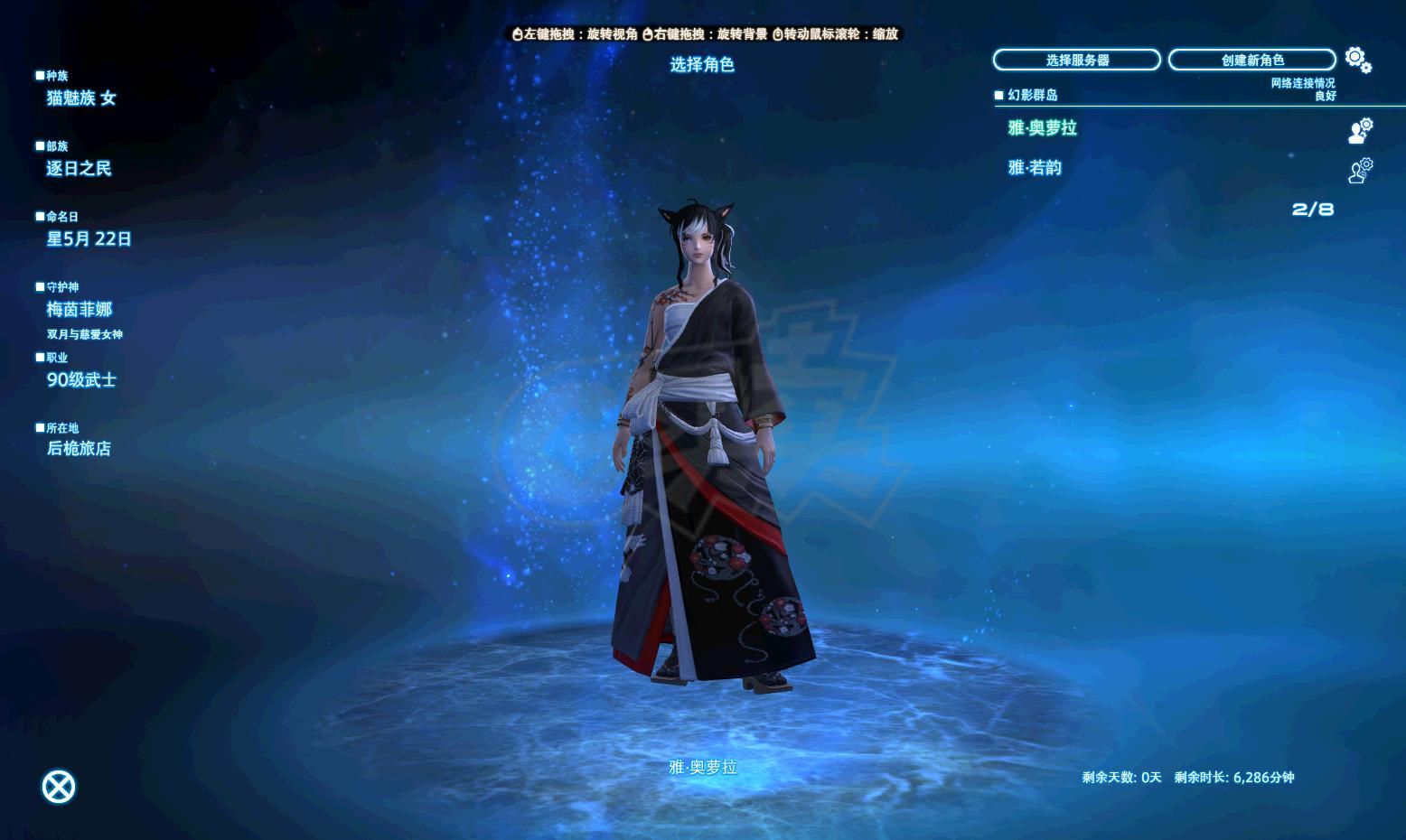Click character name 雅·奥萝拉 at bottom

[x=703, y=768]
